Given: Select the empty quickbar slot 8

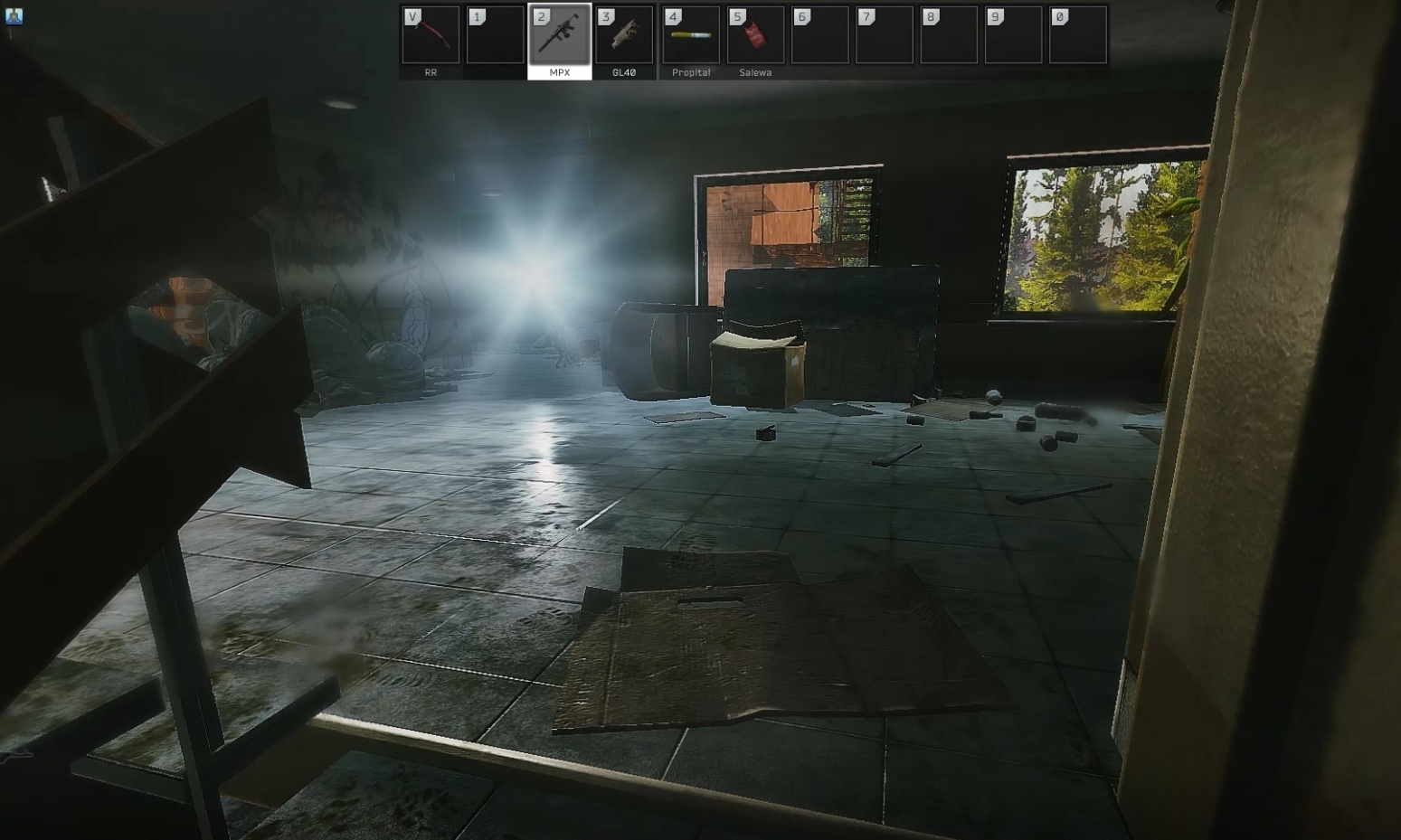Looking at the screenshot, I should click(948, 35).
